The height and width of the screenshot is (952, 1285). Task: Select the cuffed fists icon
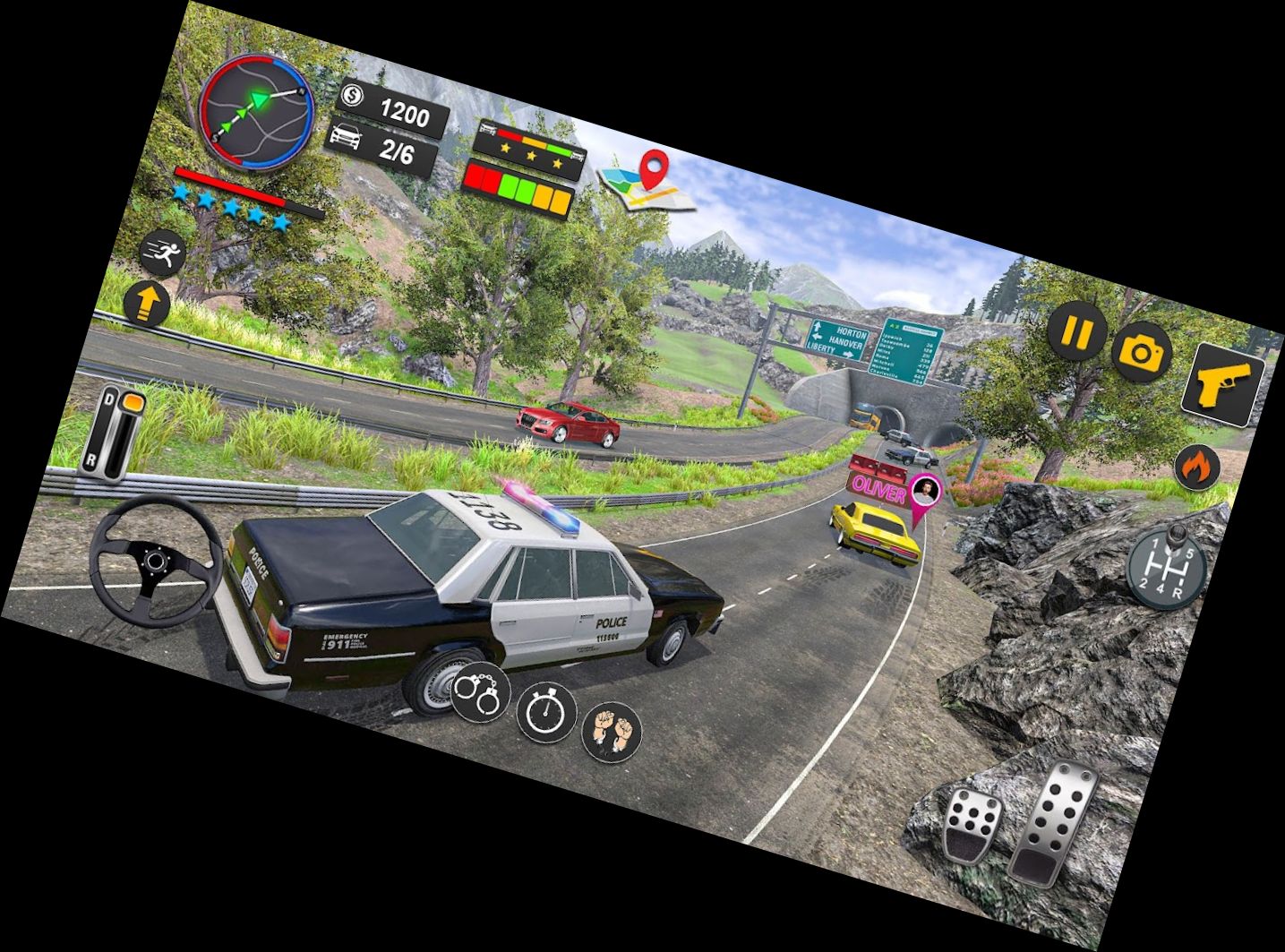pyautogui.click(x=613, y=731)
